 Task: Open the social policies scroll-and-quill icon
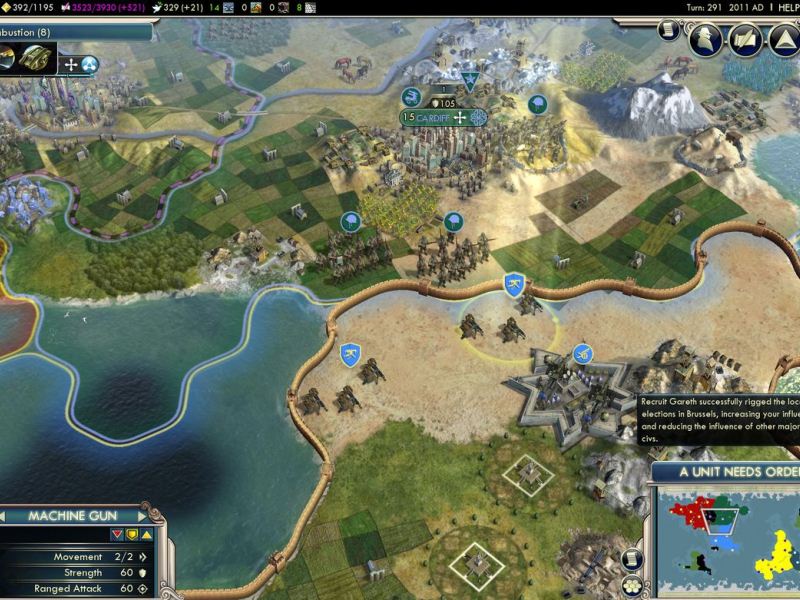point(744,39)
